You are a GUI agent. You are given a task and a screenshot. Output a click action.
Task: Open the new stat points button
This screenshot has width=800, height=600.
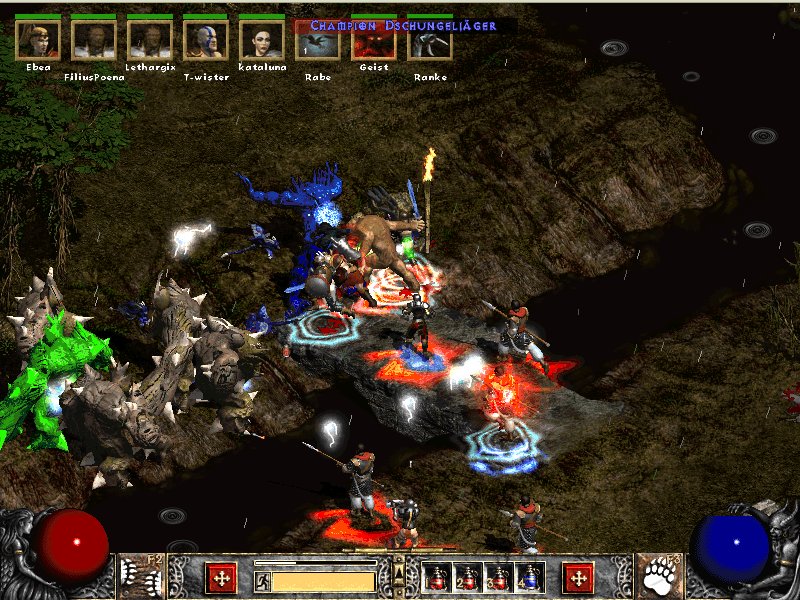[x=221, y=577]
